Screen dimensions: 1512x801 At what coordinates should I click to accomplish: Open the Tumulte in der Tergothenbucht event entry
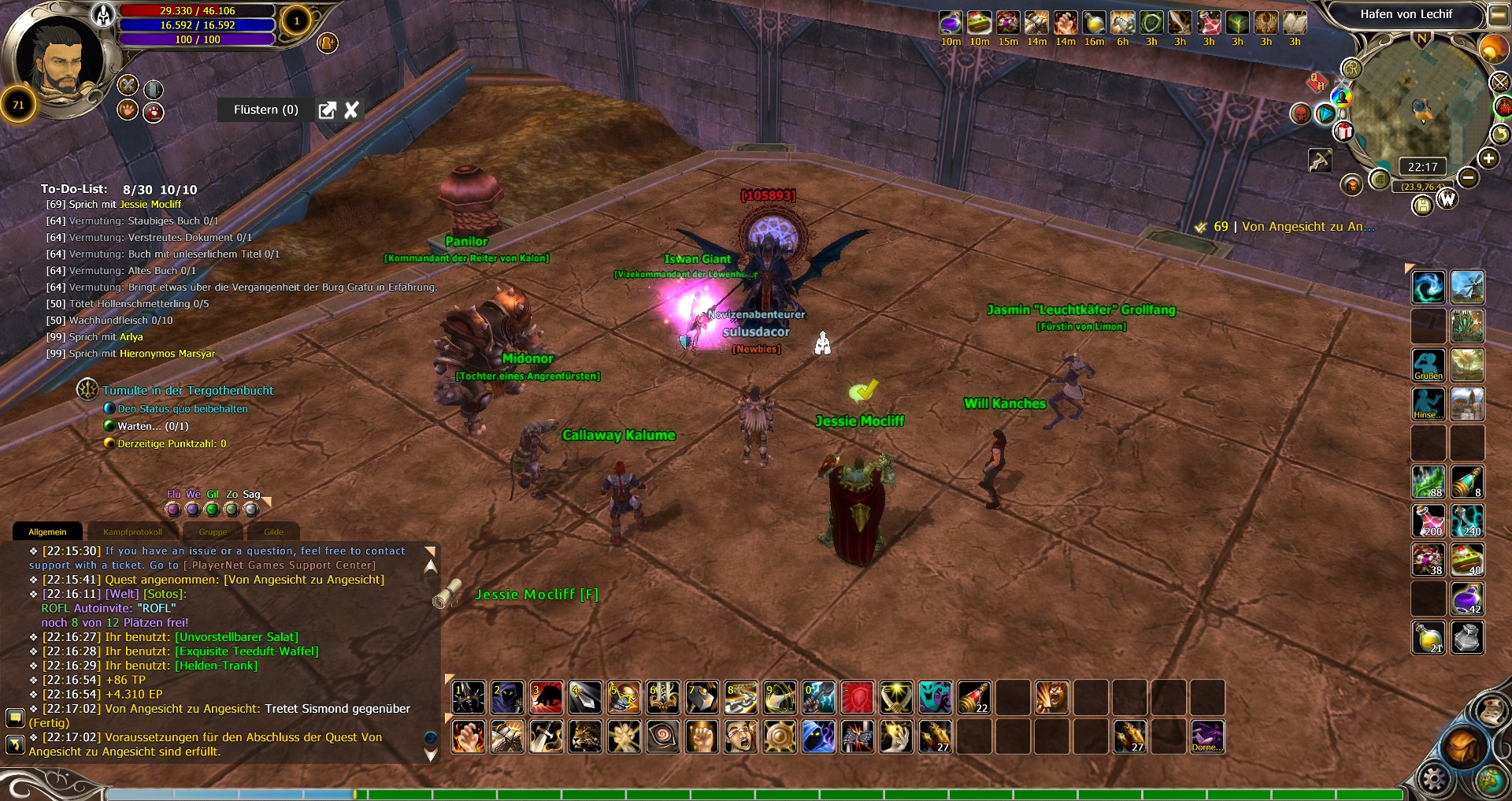[187, 391]
